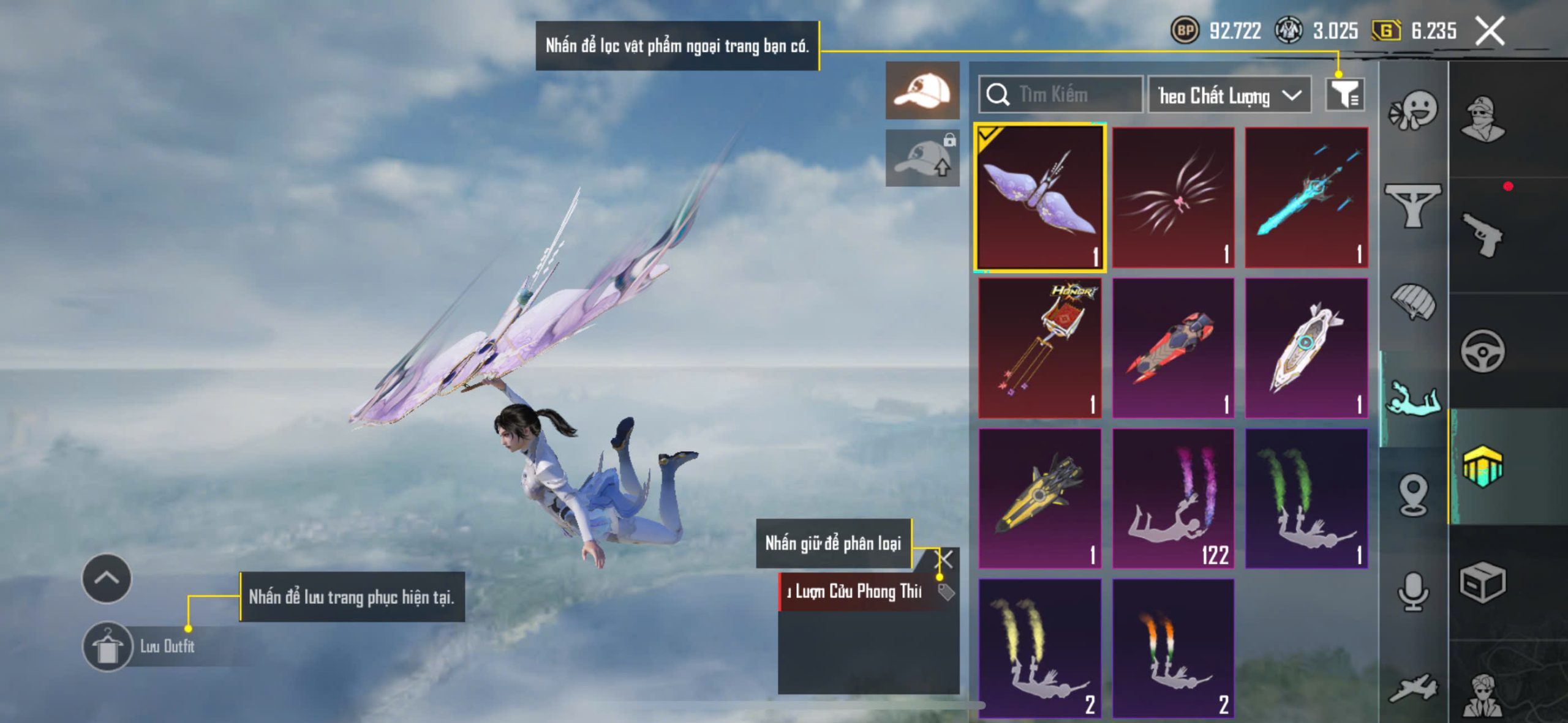
Task: Open the parachute category tab
Action: point(1414,301)
